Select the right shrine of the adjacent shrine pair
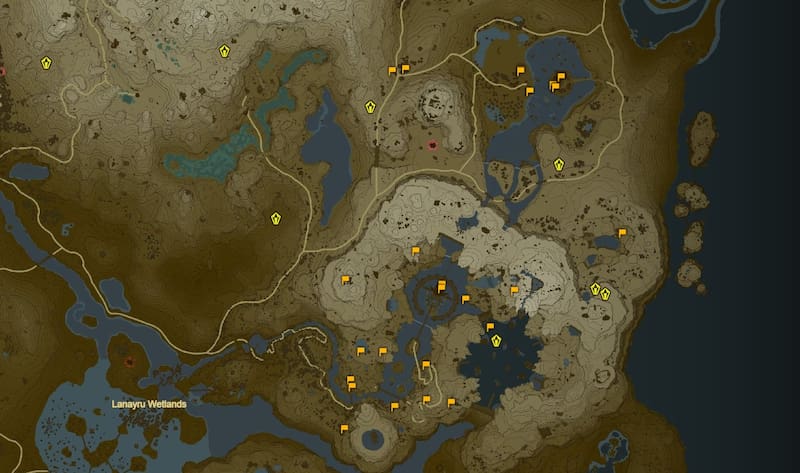800x473 pixels. click(606, 293)
